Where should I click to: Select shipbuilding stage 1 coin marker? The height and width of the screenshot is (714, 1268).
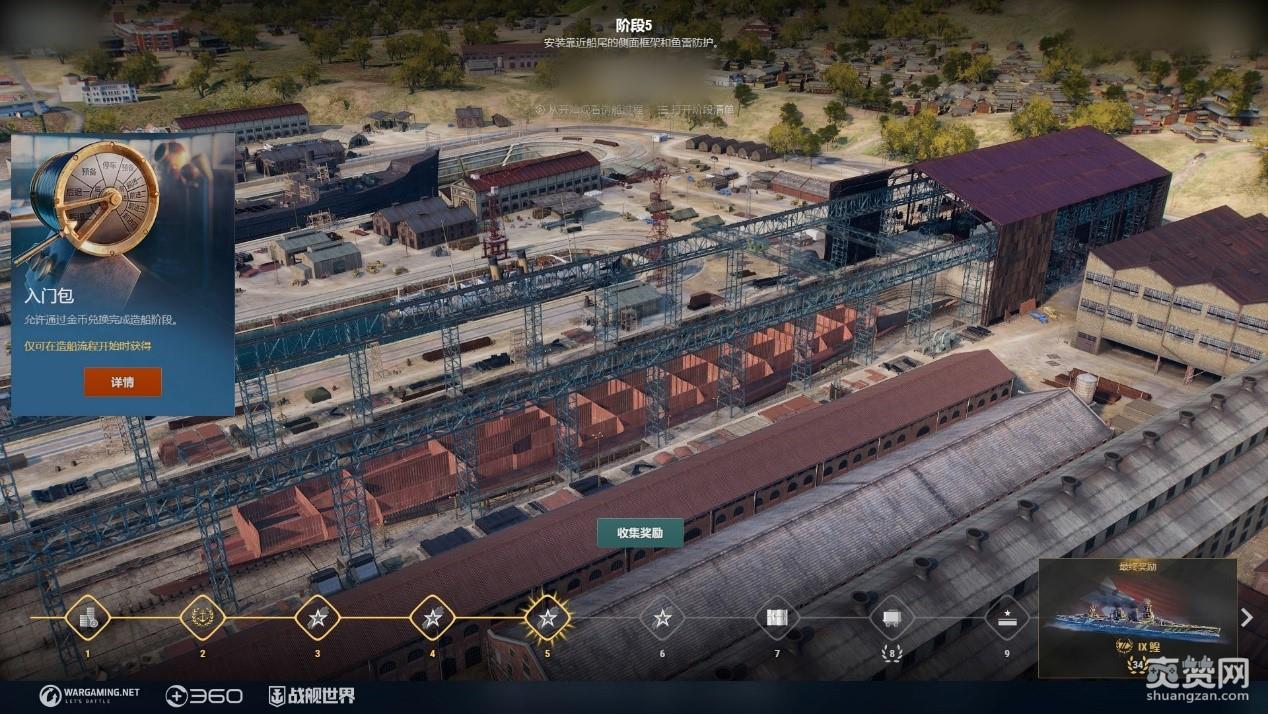[87, 617]
